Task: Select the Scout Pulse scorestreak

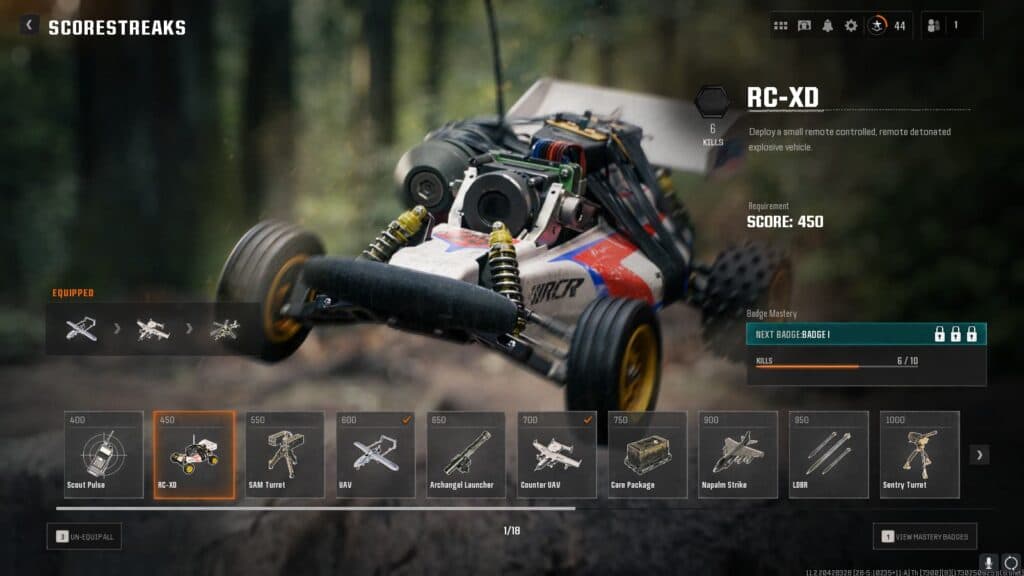Action: tap(104, 454)
